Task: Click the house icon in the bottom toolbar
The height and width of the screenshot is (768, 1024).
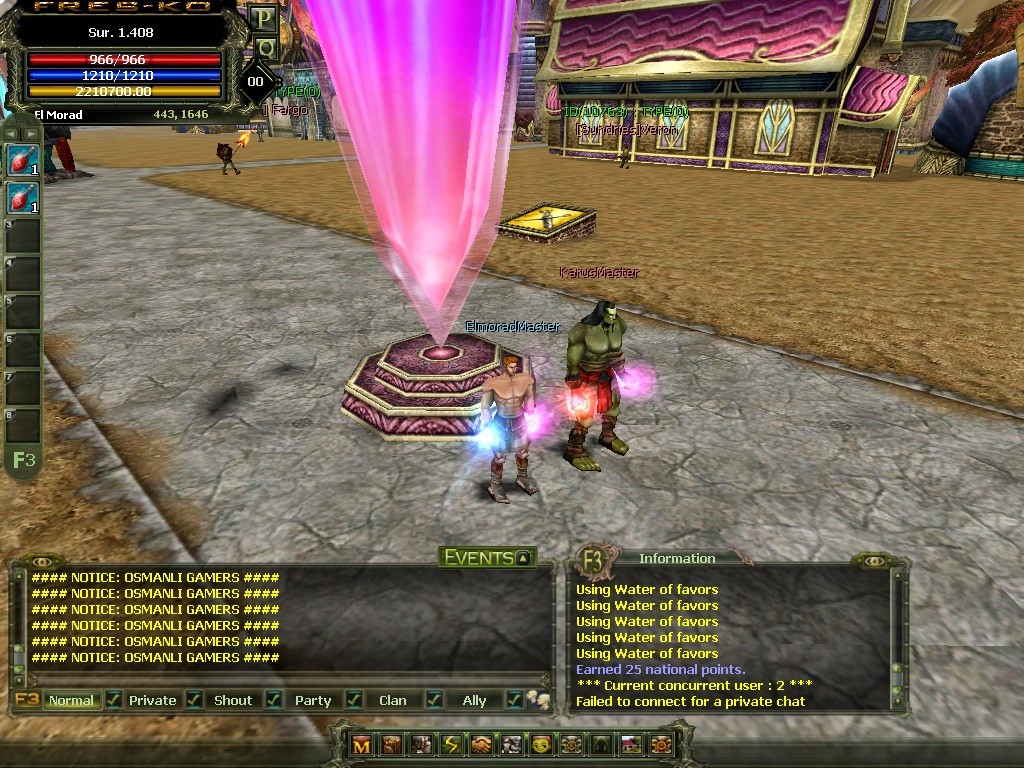Action: tap(631, 744)
